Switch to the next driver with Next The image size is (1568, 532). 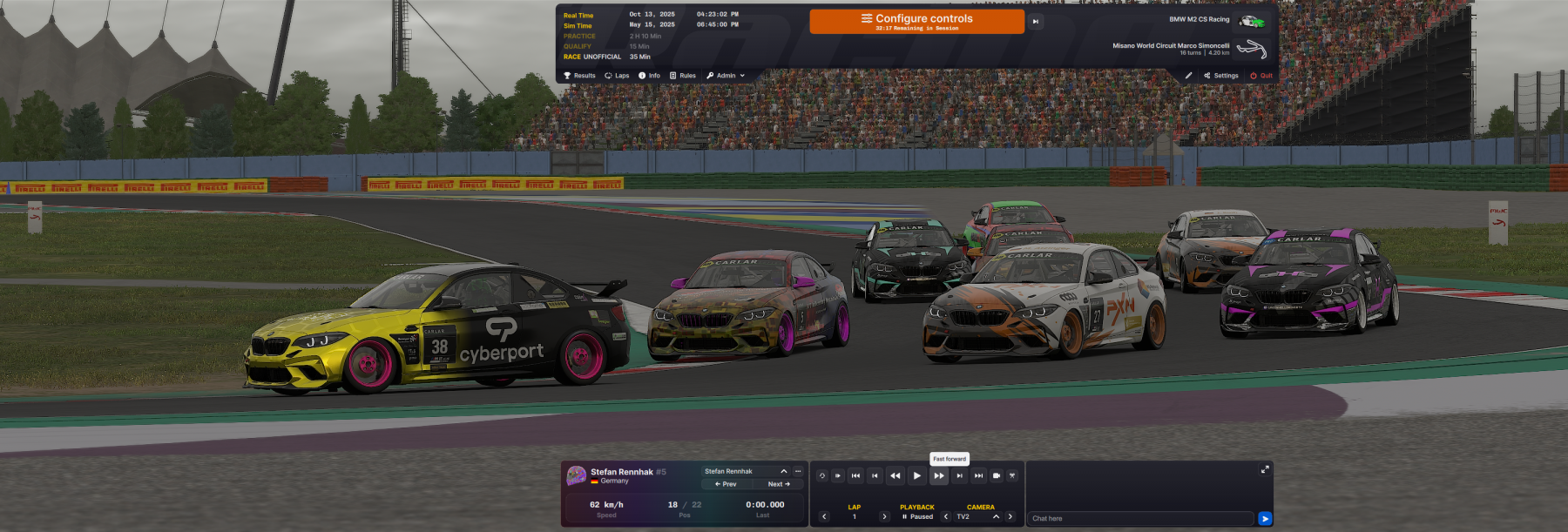tap(779, 484)
